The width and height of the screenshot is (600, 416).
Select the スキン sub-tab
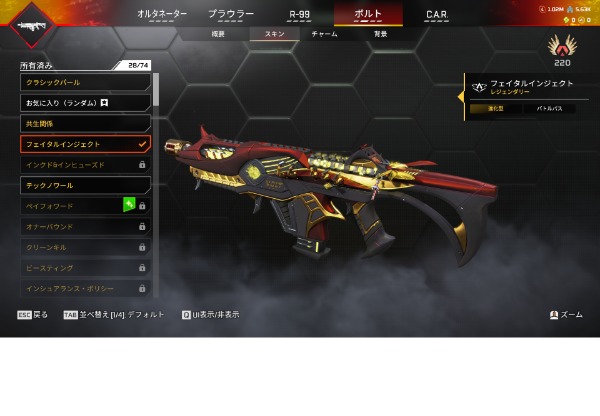click(x=274, y=34)
